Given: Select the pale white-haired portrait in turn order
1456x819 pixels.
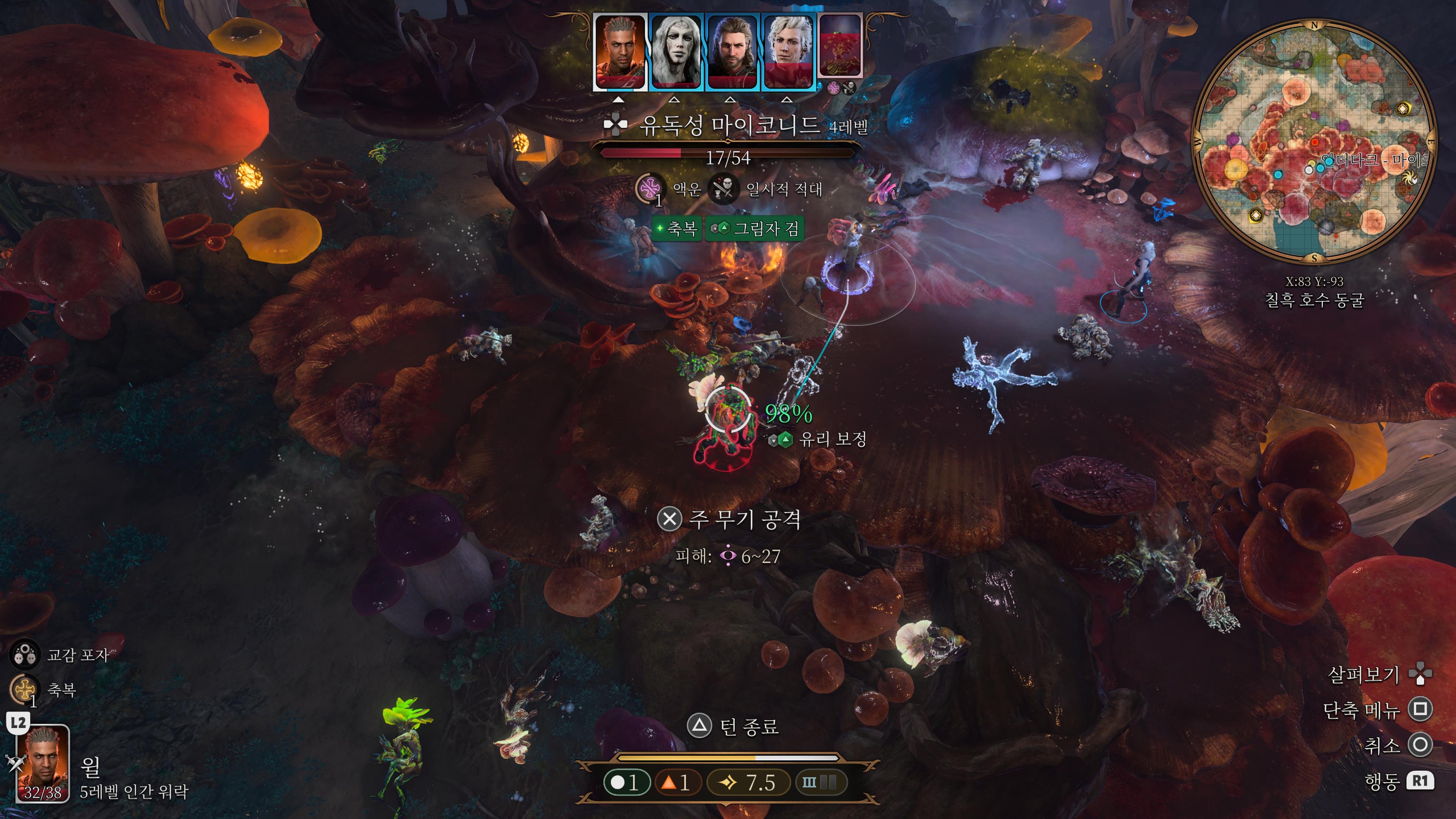Looking at the screenshot, I should (x=675, y=52).
